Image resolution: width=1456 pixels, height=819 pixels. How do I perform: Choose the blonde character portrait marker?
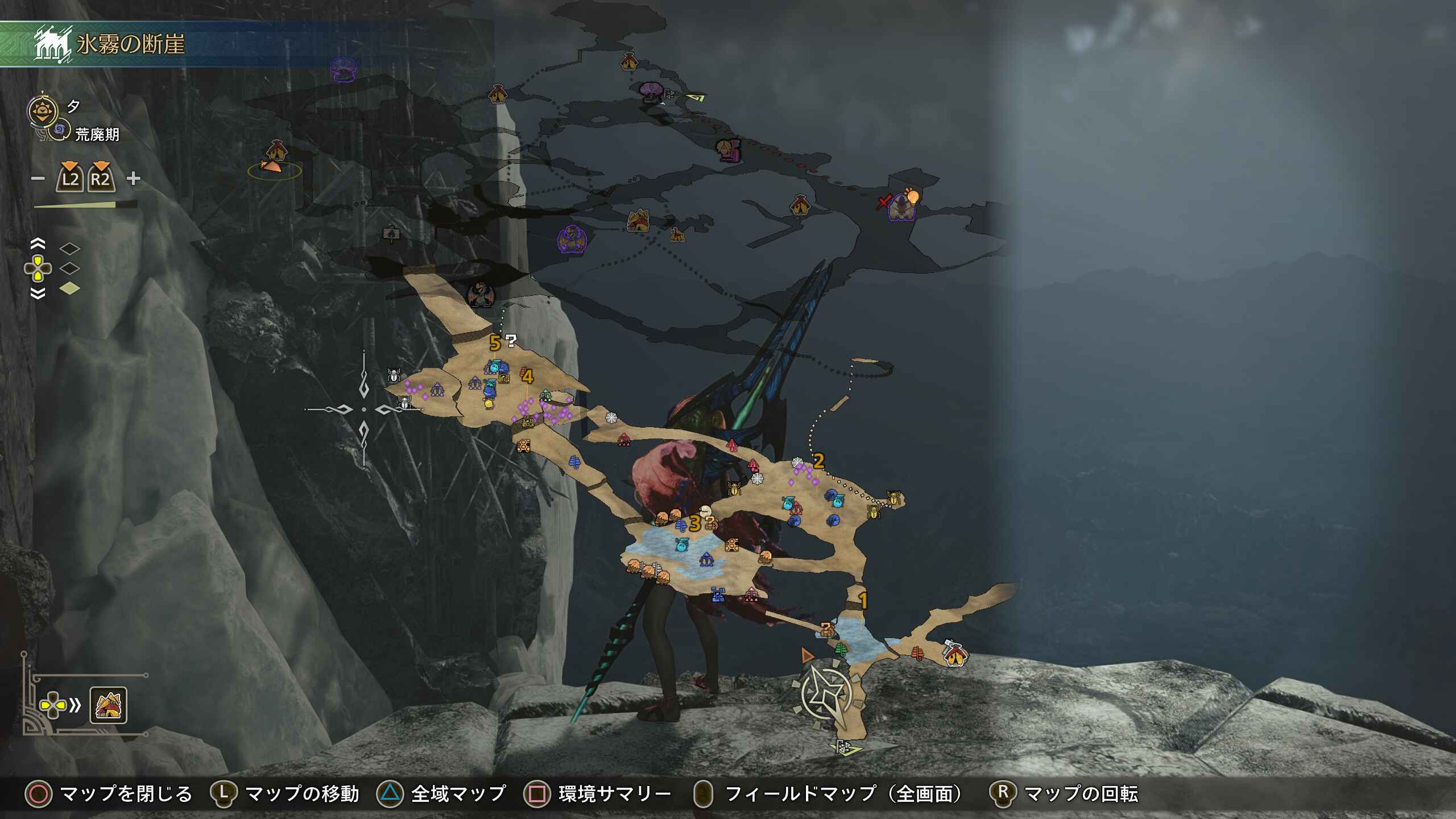[728, 150]
